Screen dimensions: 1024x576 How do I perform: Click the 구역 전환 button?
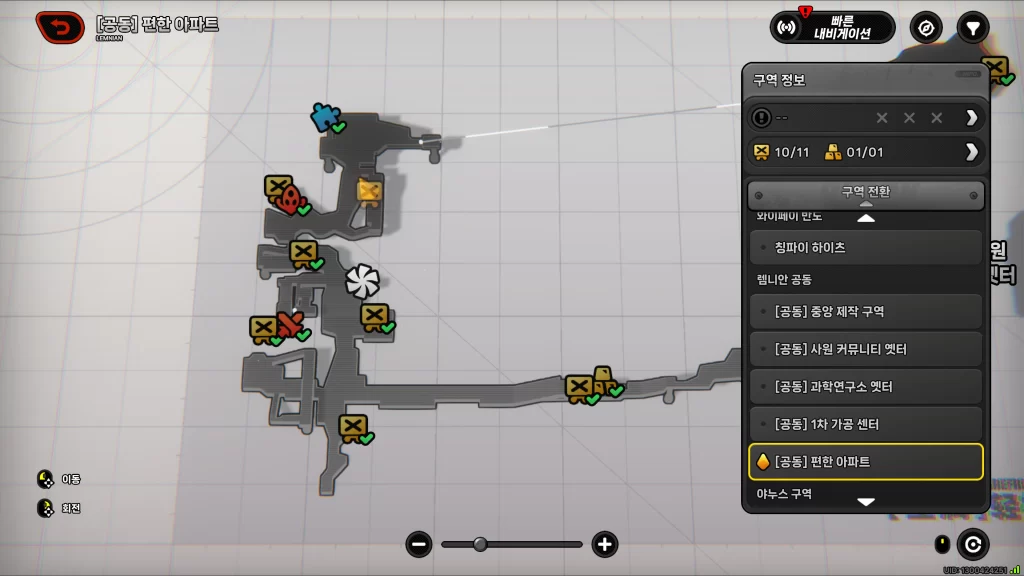point(866,192)
